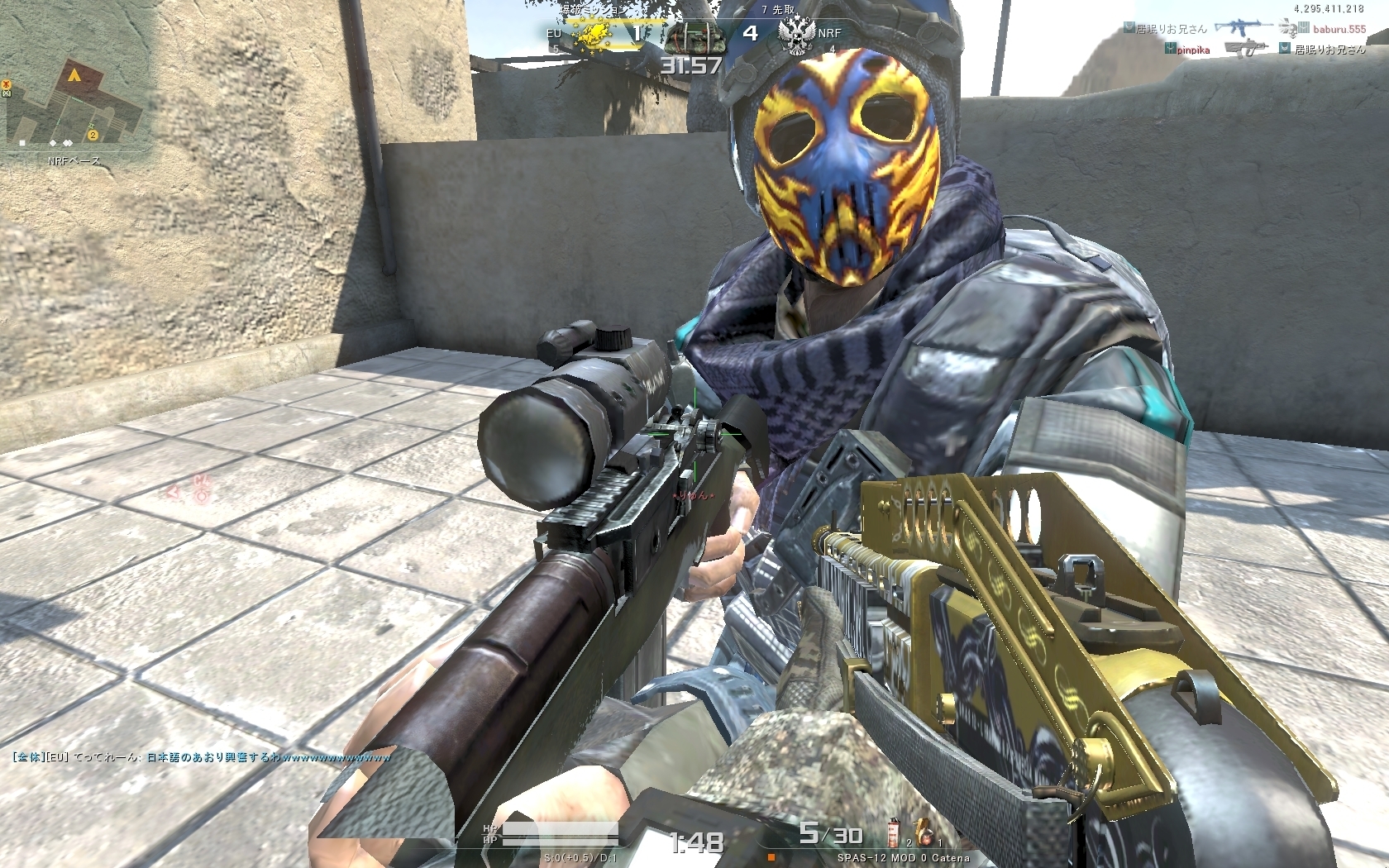Select the smoke canister grenade icon
The image size is (1389, 868).
[895, 832]
